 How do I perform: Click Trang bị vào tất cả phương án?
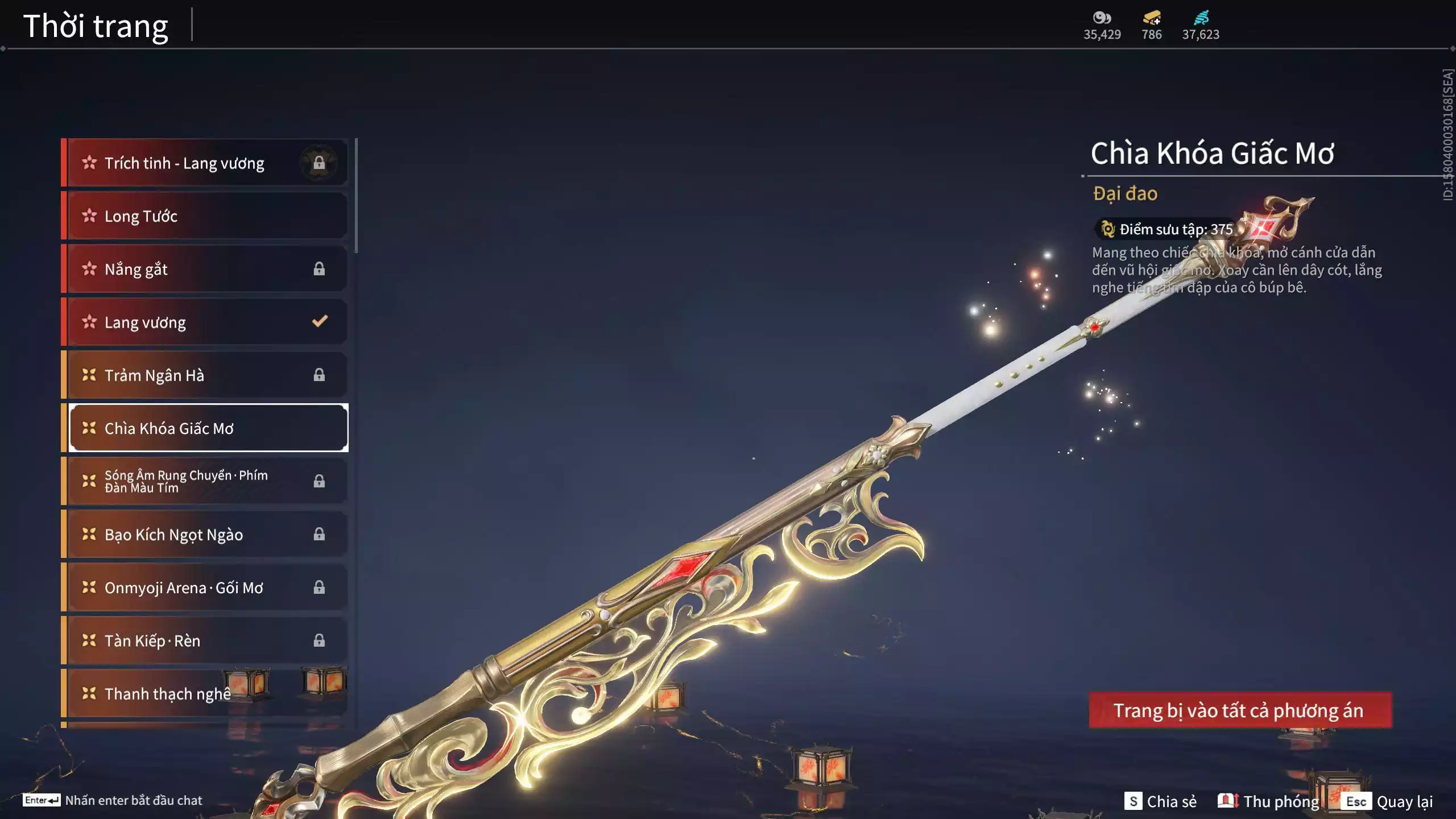click(1240, 710)
